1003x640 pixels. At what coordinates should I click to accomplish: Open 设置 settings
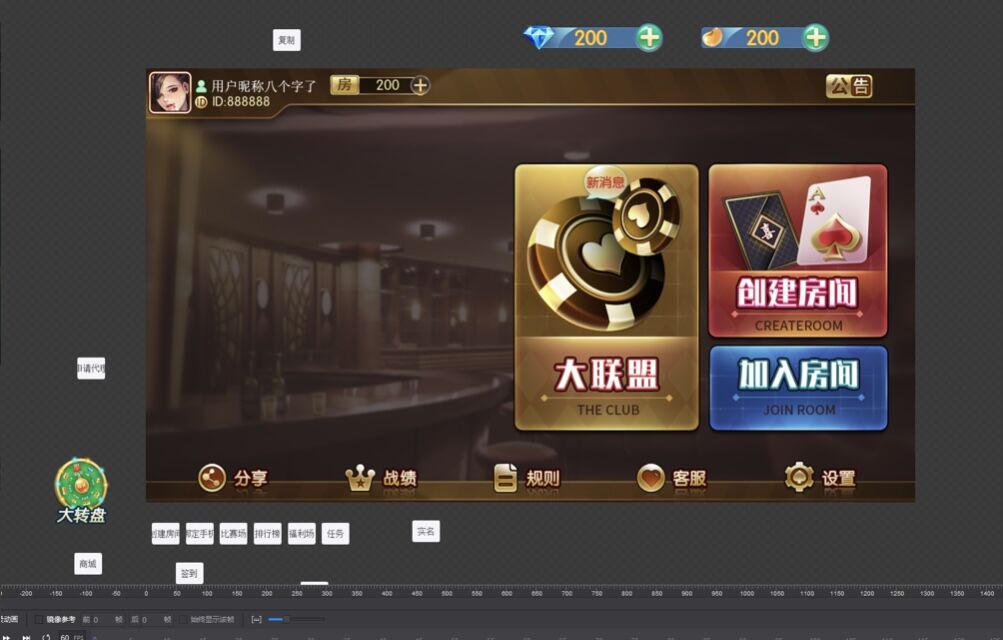pyautogui.click(x=820, y=478)
